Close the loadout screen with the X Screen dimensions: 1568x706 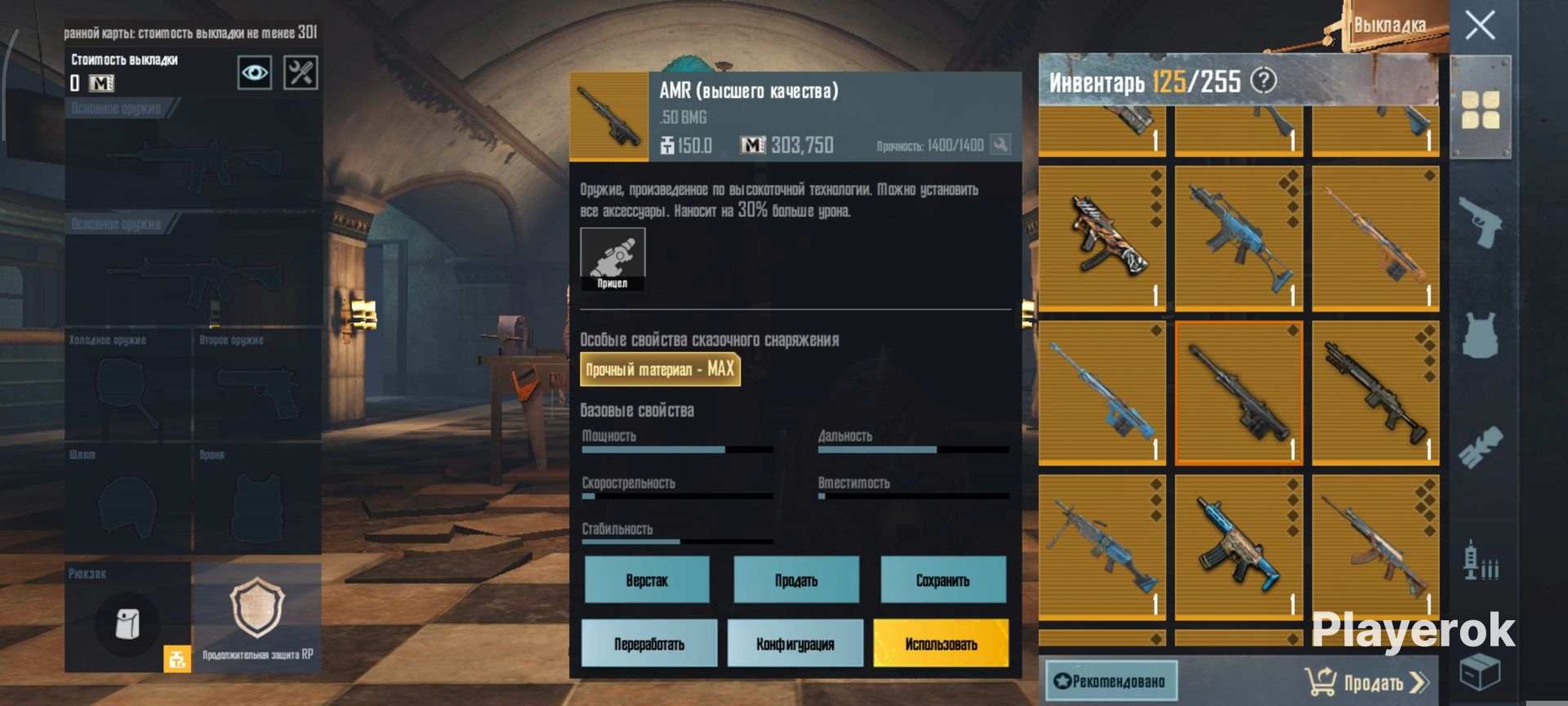click(x=1480, y=25)
